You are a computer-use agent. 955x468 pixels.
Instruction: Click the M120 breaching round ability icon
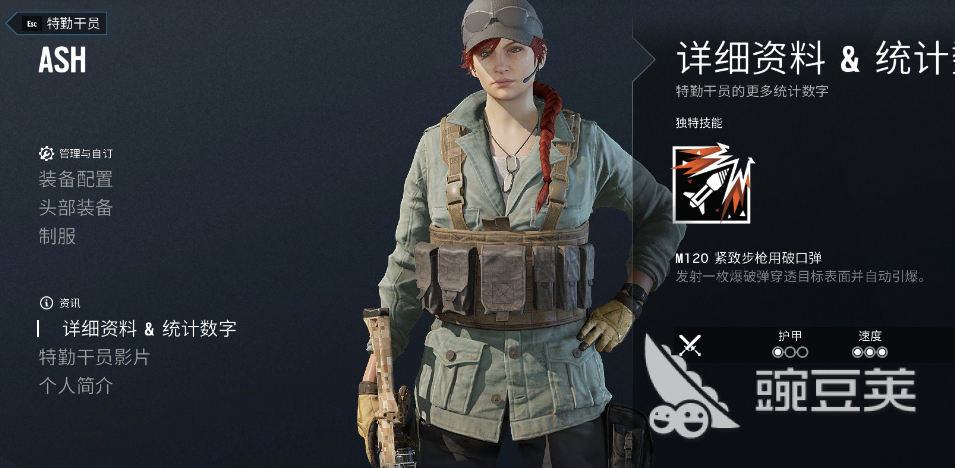click(x=712, y=183)
